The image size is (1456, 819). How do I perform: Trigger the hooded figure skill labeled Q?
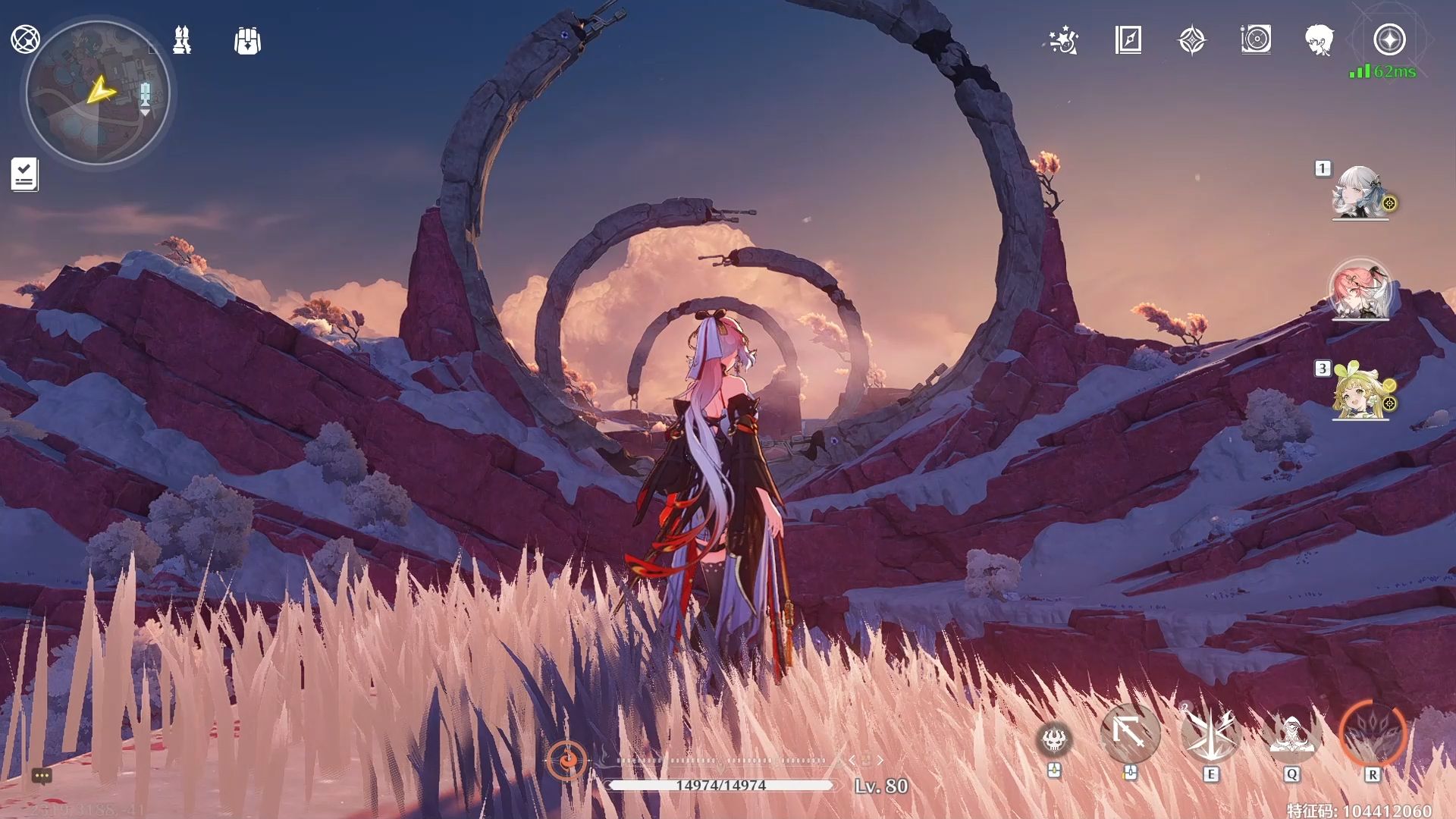[1291, 733]
